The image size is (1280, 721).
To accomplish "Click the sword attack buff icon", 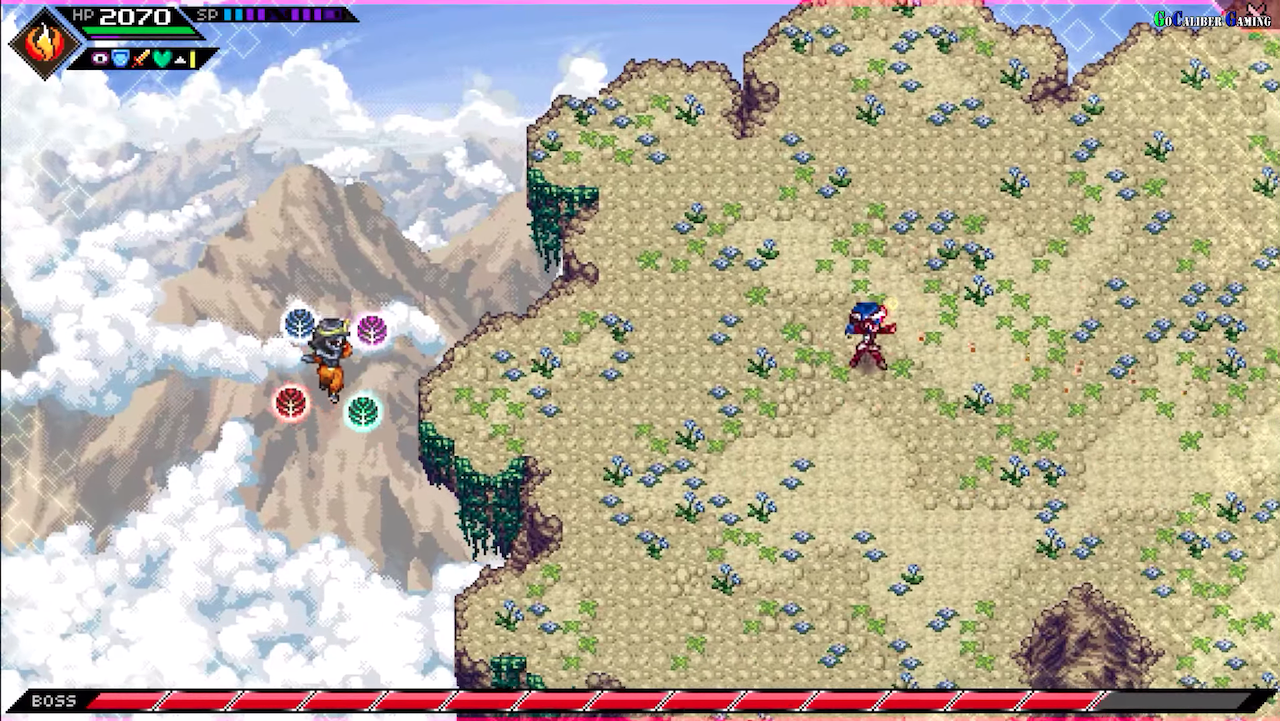I will tap(139, 58).
